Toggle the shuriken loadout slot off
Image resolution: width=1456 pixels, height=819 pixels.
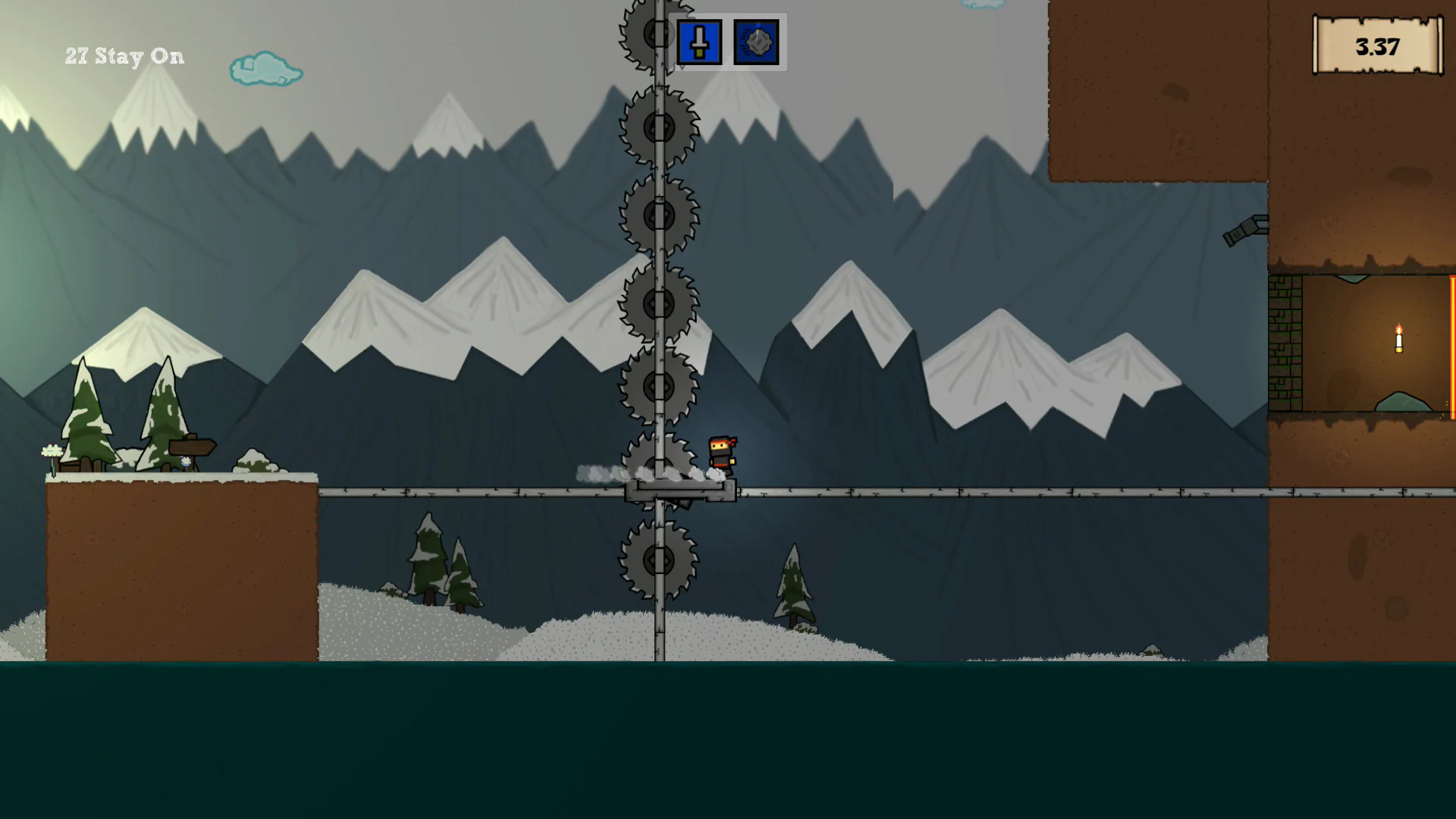tap(755, 42)
